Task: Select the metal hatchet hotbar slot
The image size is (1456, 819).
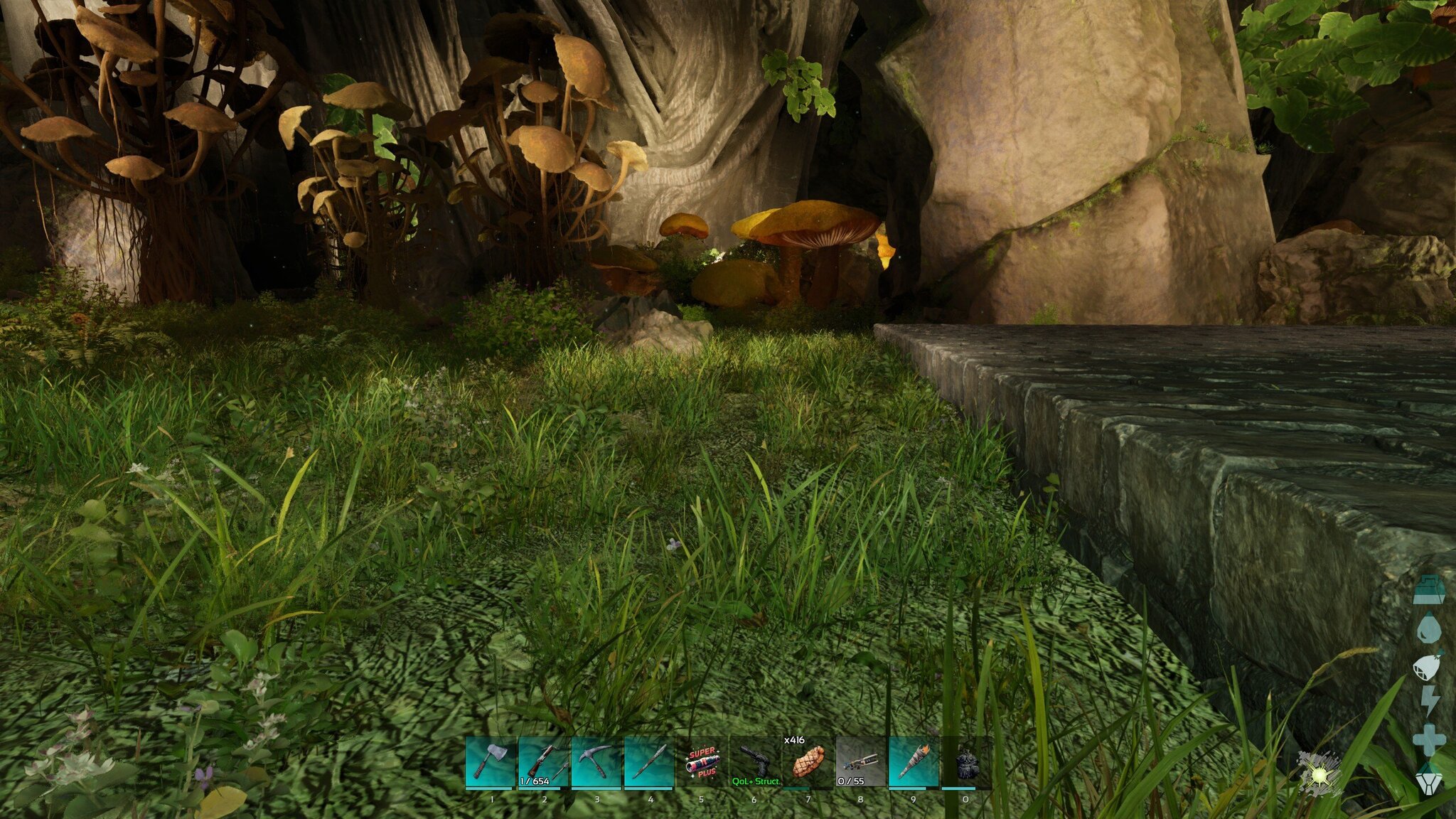Action: [x=491, y=762]
